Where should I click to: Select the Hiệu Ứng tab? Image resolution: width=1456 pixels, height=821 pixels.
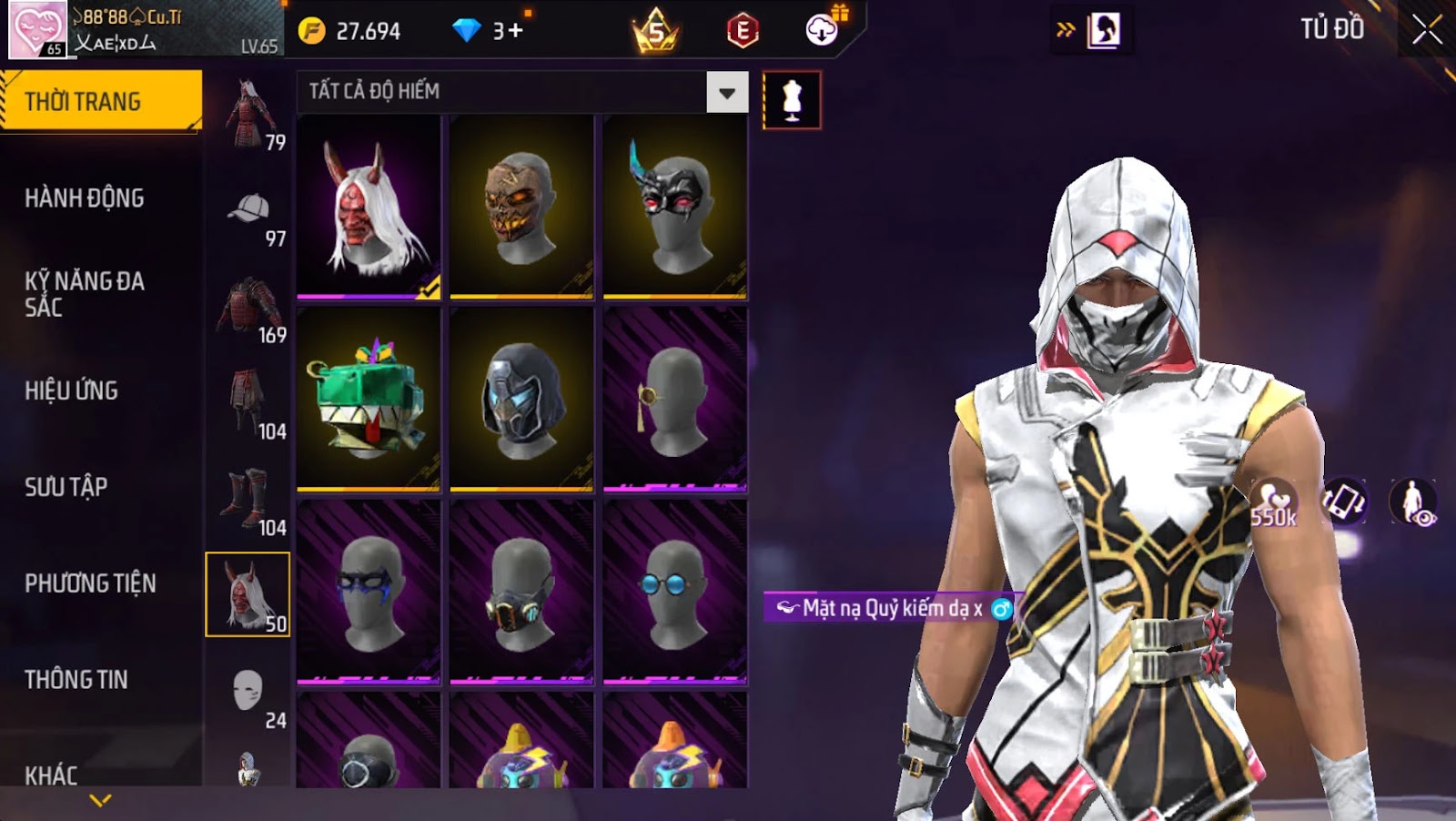click(x=72, y=390)
